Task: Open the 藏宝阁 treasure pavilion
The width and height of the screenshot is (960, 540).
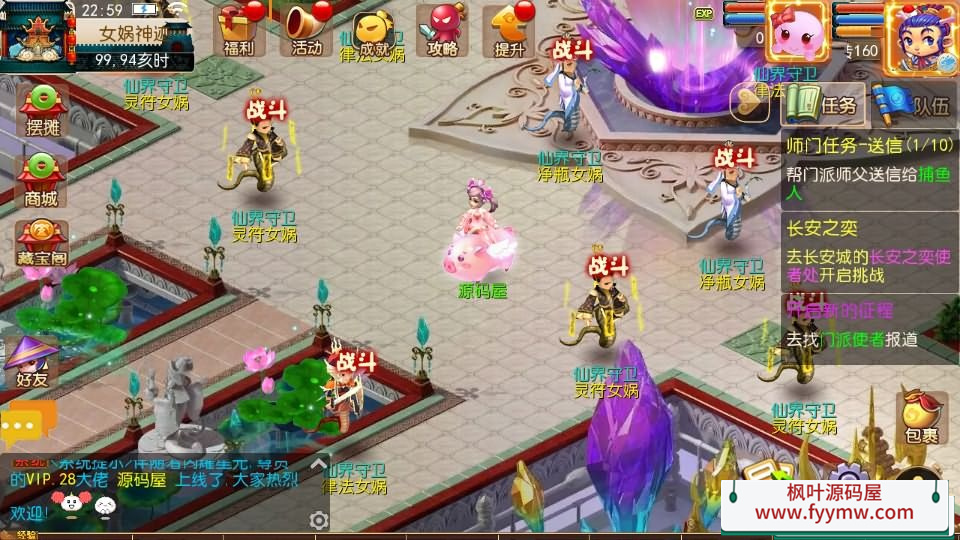Action: [41, 243]
